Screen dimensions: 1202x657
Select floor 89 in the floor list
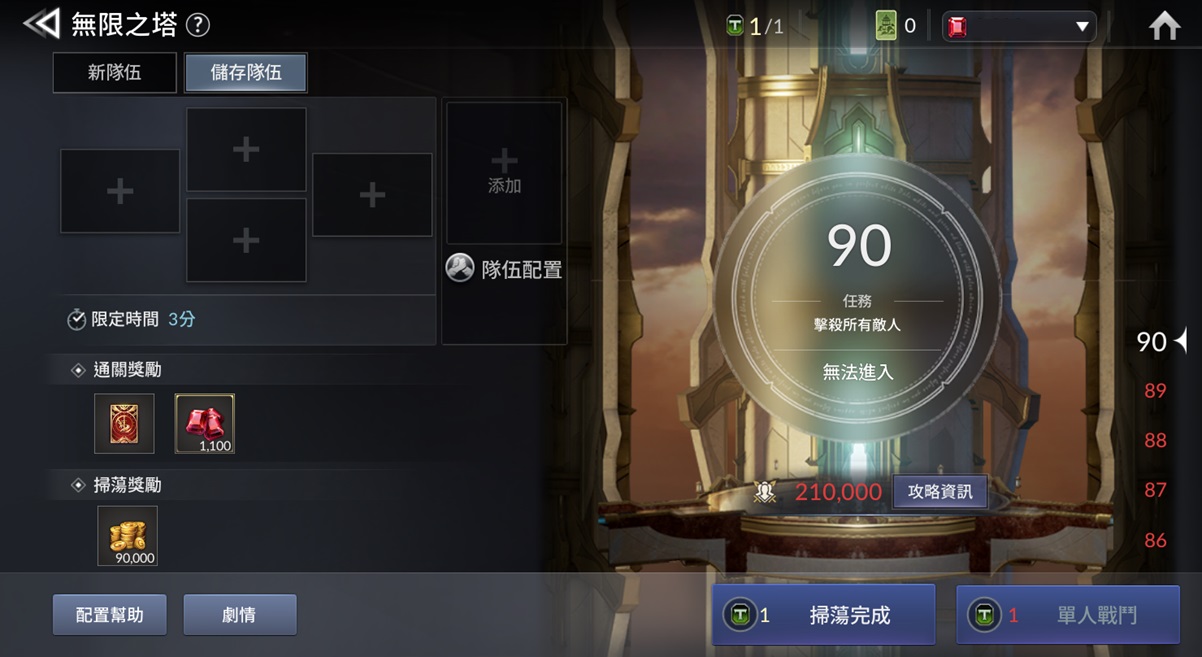(x=1155, y=390)
